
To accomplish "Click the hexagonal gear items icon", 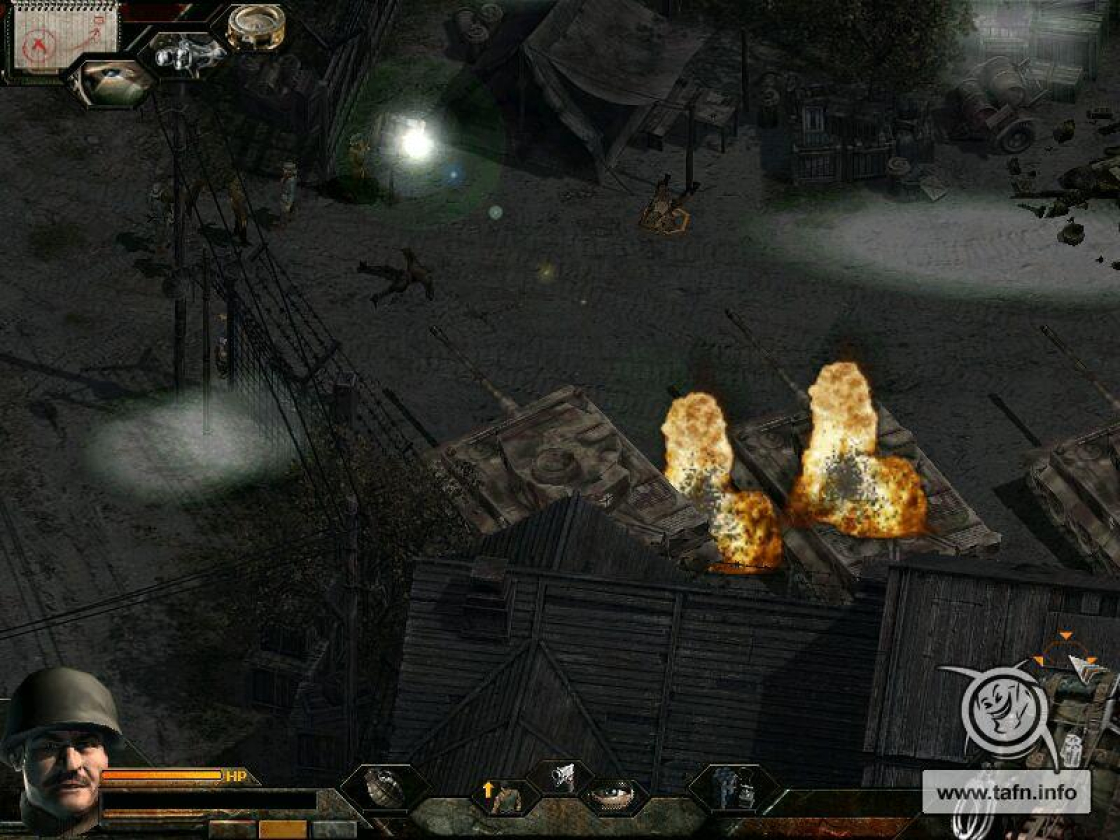I will pyautogui.click(x=733, y=788).
